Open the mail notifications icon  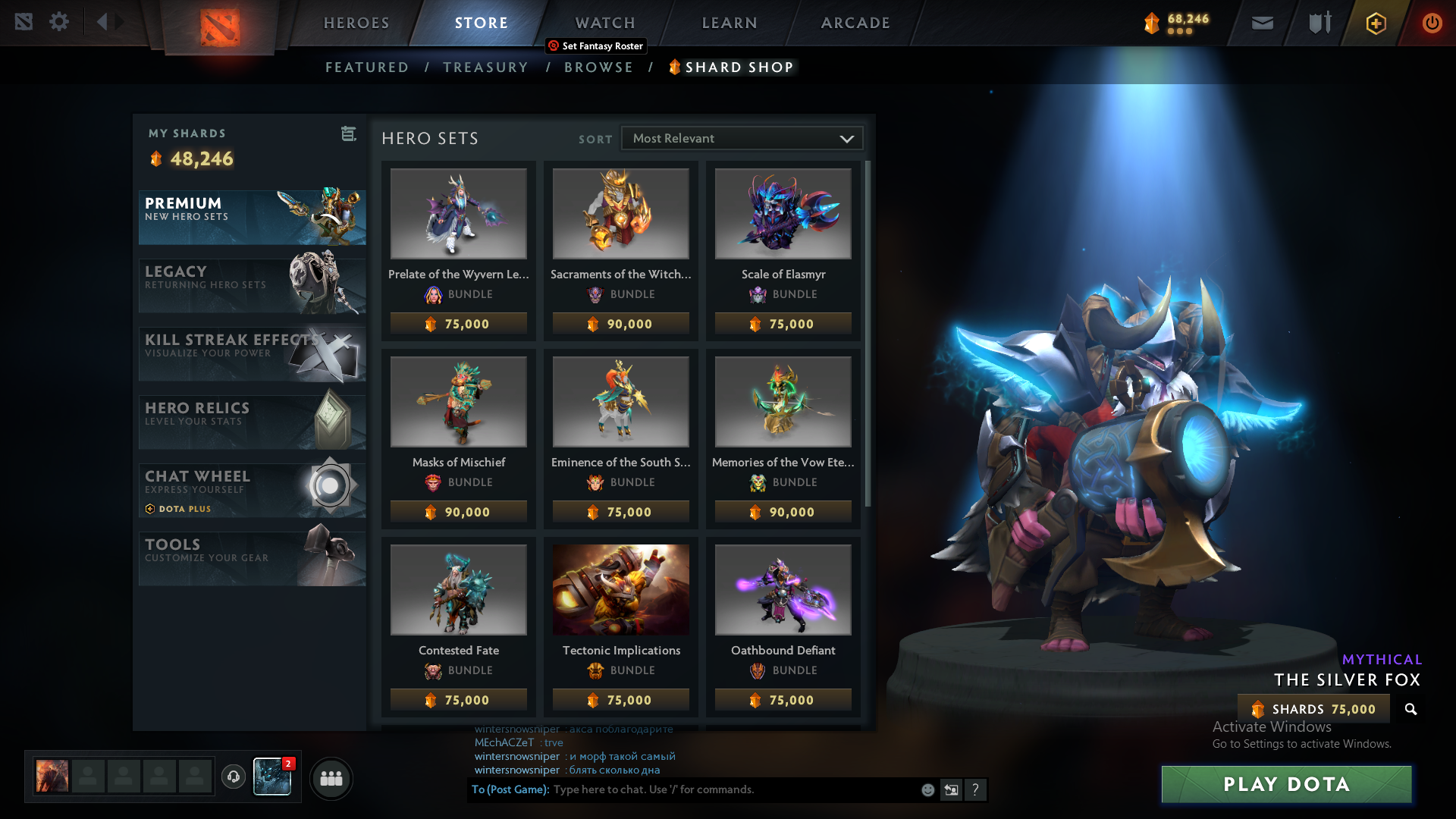[x=1262, y=23]
